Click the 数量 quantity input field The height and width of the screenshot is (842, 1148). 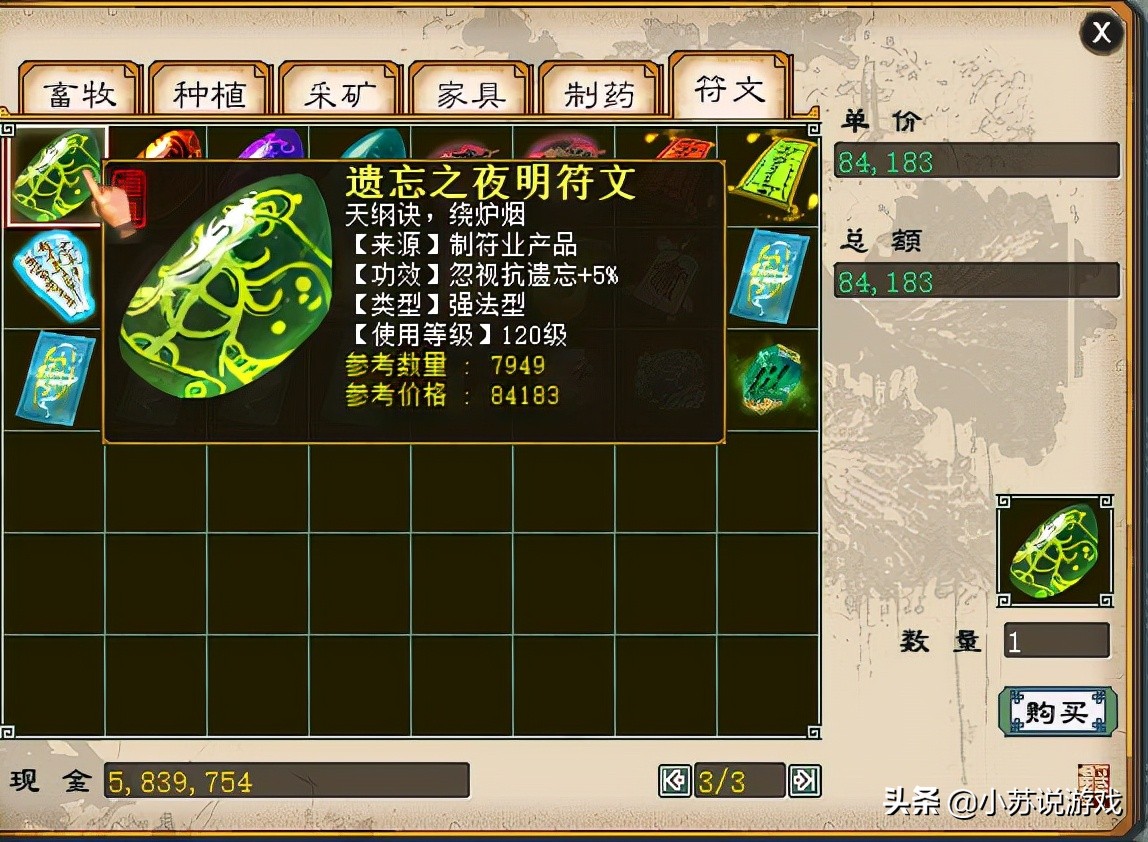1056,641
